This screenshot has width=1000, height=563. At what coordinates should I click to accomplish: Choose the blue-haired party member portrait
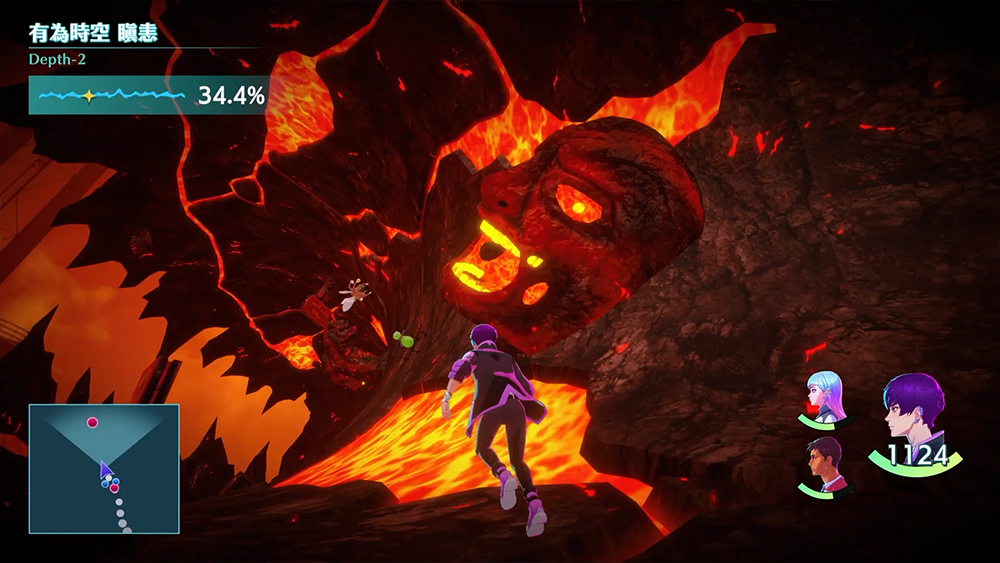click(x=827, y=394)
